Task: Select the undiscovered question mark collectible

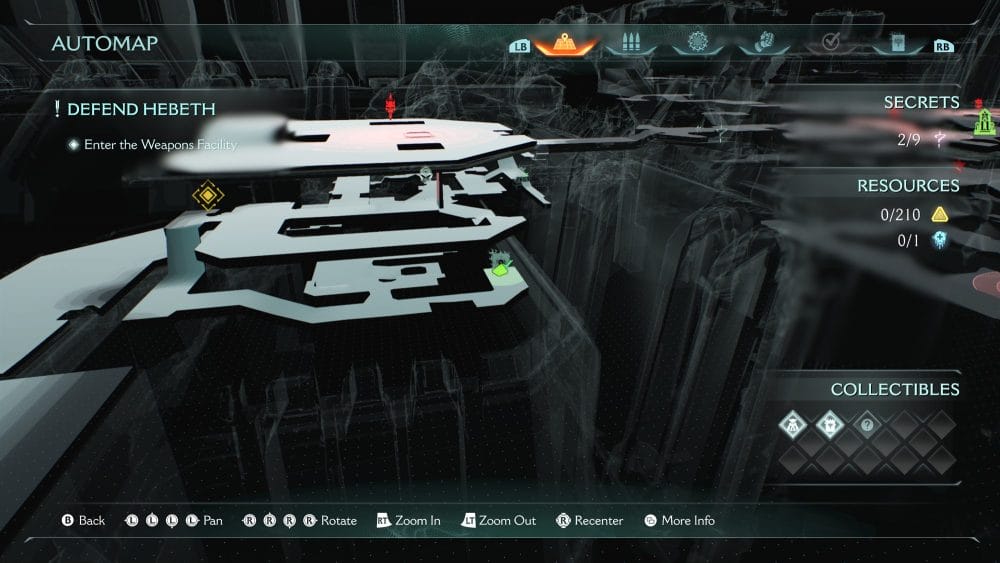Action: pos(867,425)
